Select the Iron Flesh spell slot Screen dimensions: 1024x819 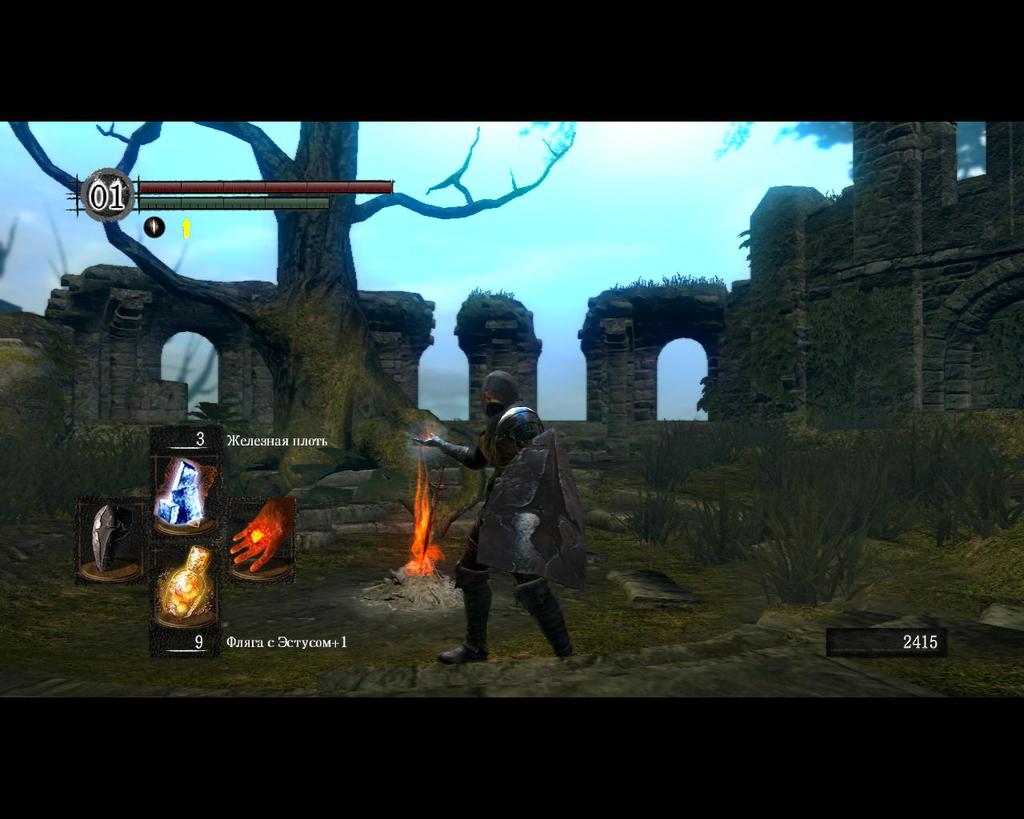185,491
